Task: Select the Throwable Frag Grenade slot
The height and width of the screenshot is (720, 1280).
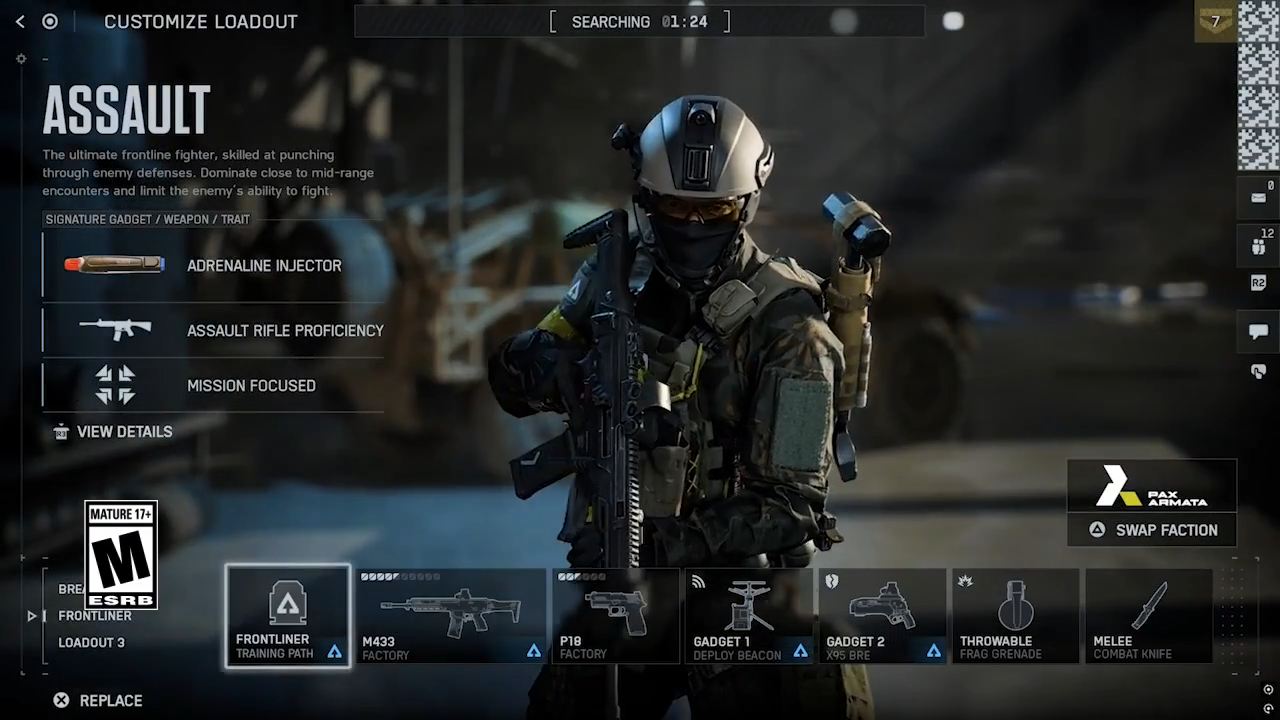Action: [x=1015, y=616]
